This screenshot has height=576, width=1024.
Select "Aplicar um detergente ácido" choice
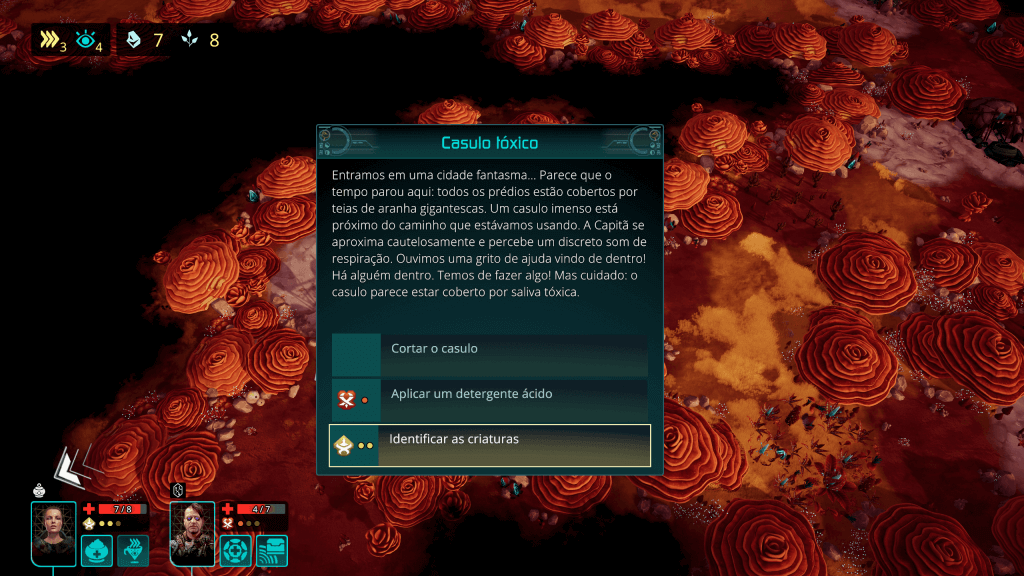click(x=490, y=395)
